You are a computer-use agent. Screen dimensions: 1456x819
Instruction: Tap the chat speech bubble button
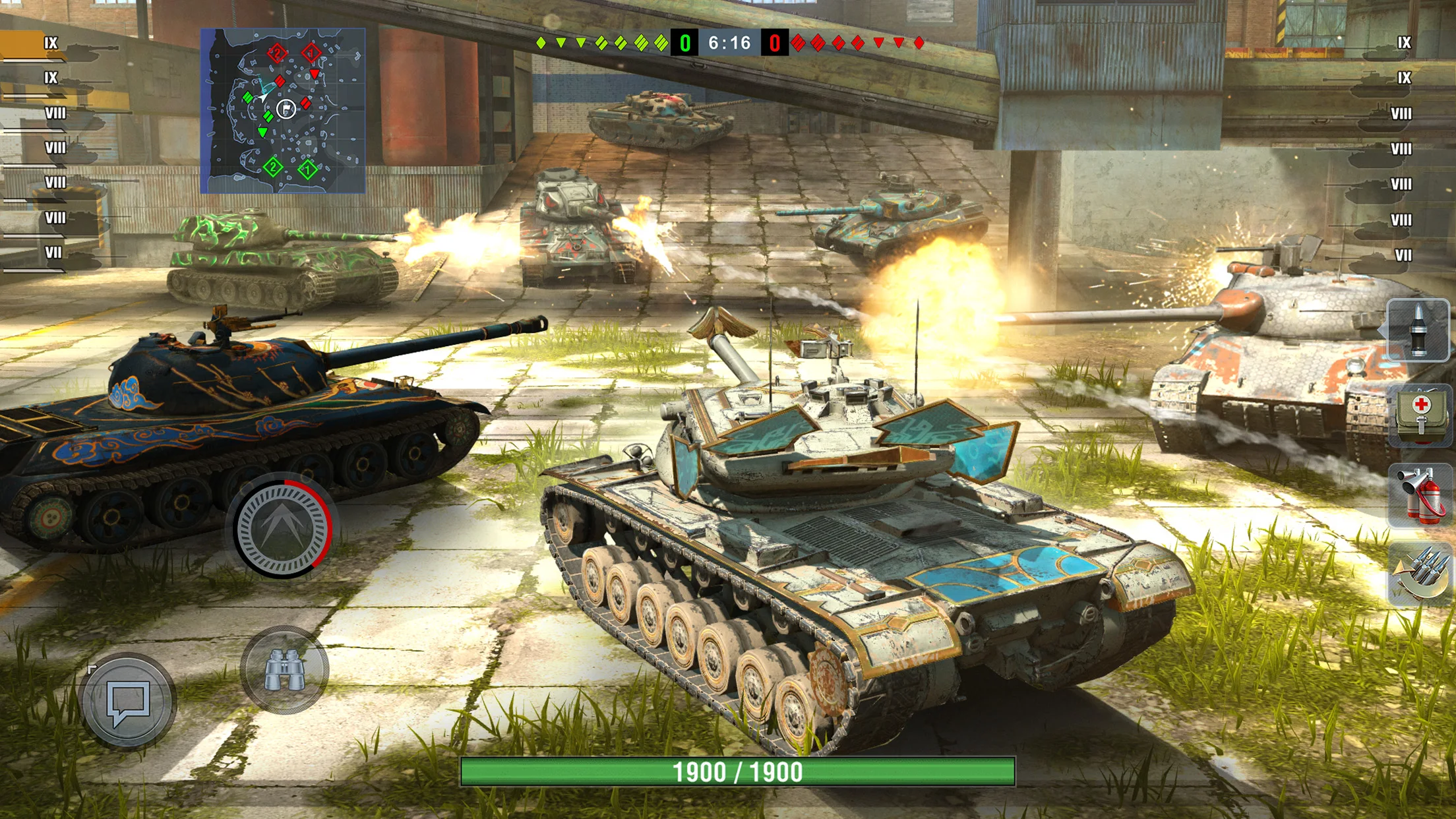click(127, 700)
